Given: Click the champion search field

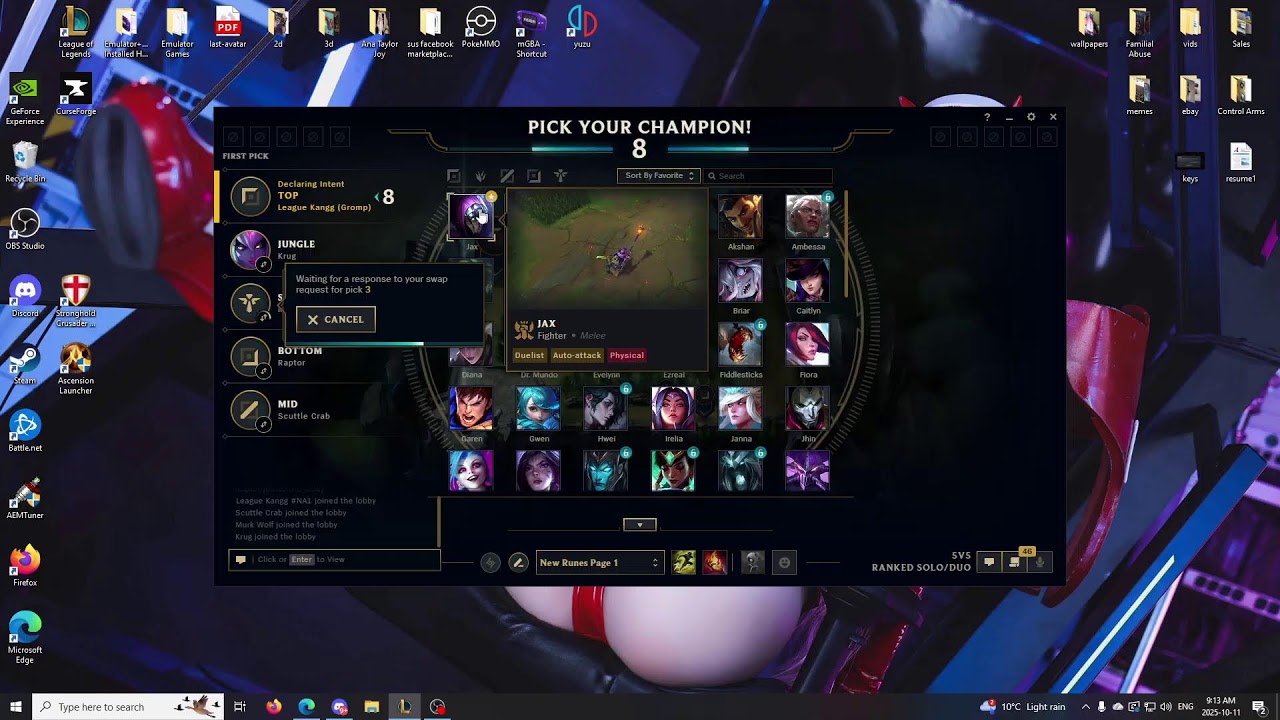Looking at the screenshot, I should click(770, 176).
